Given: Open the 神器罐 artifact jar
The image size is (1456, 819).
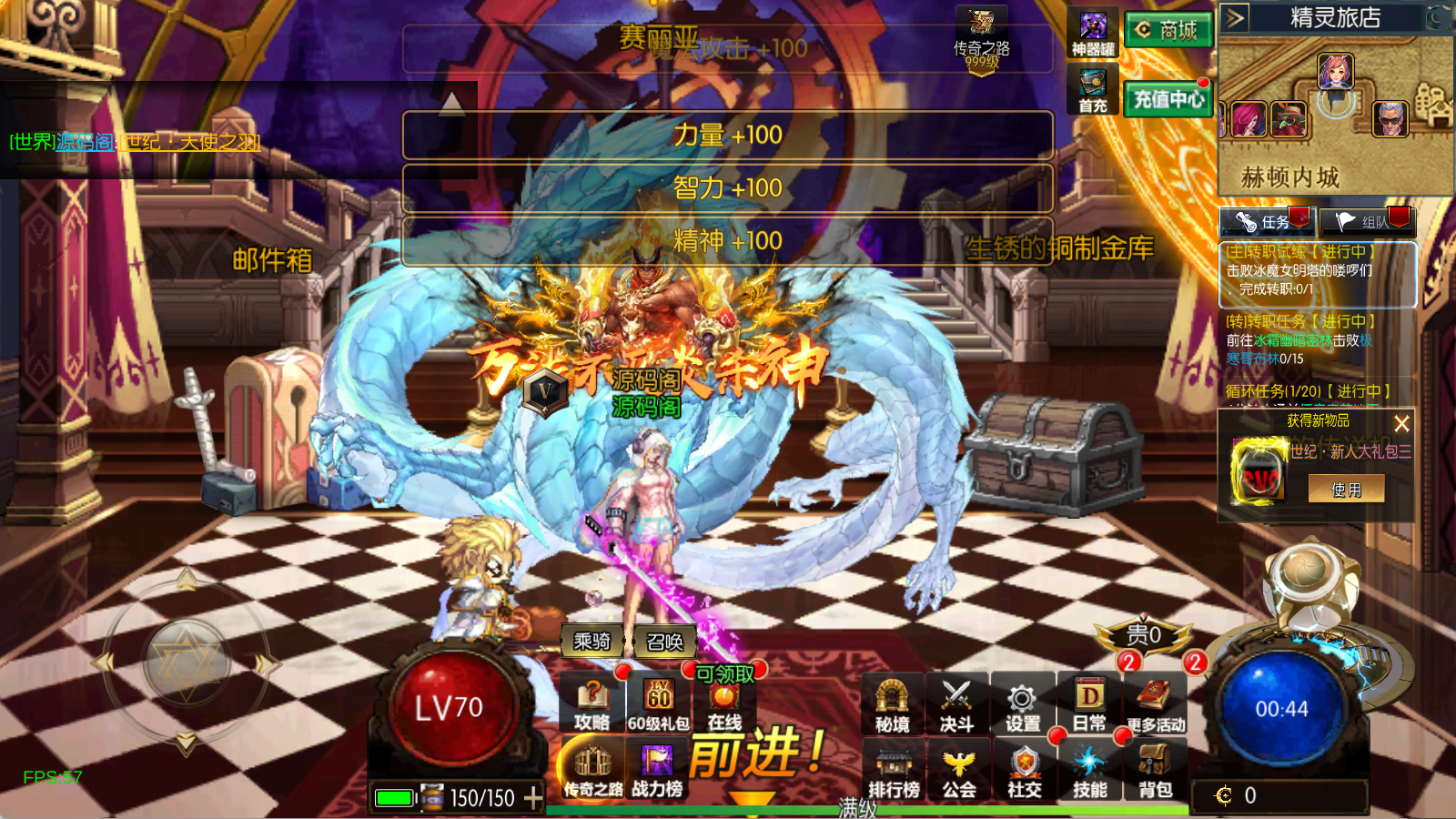Looking at the screenshot, I should pos(1093,35).
